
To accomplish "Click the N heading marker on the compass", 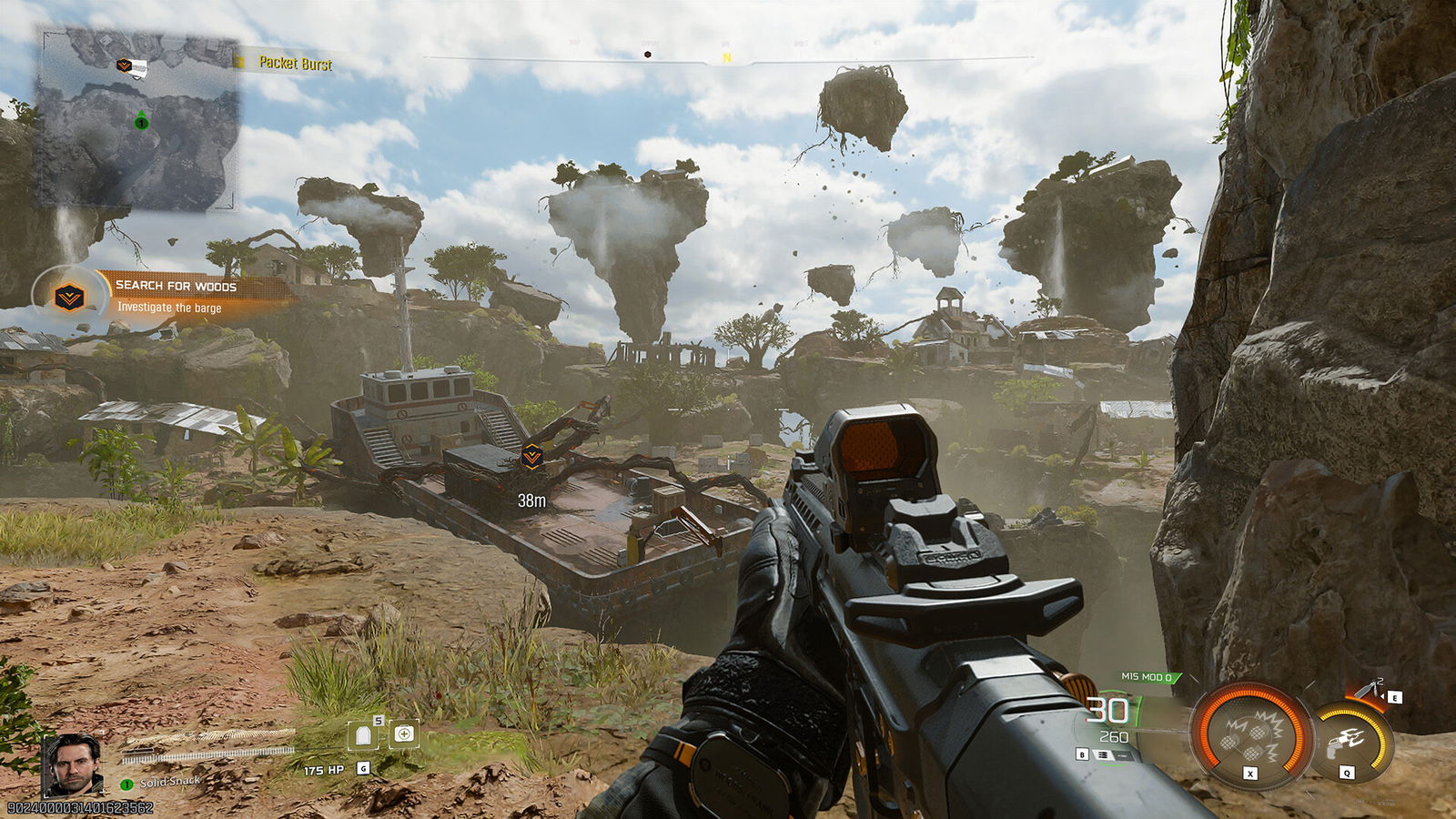I will [x=727, y=55].
